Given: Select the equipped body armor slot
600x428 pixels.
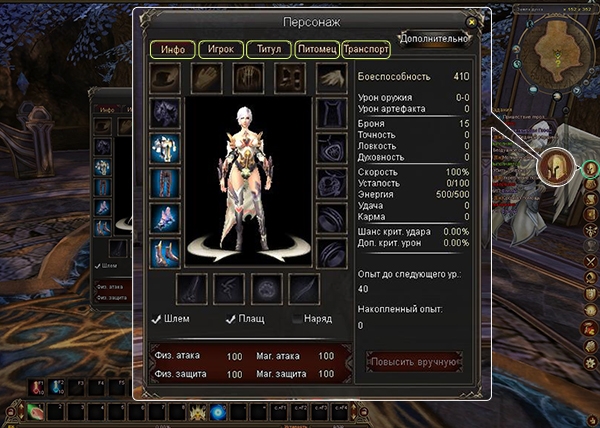Looking at the screenshot, I should point(164,148).
